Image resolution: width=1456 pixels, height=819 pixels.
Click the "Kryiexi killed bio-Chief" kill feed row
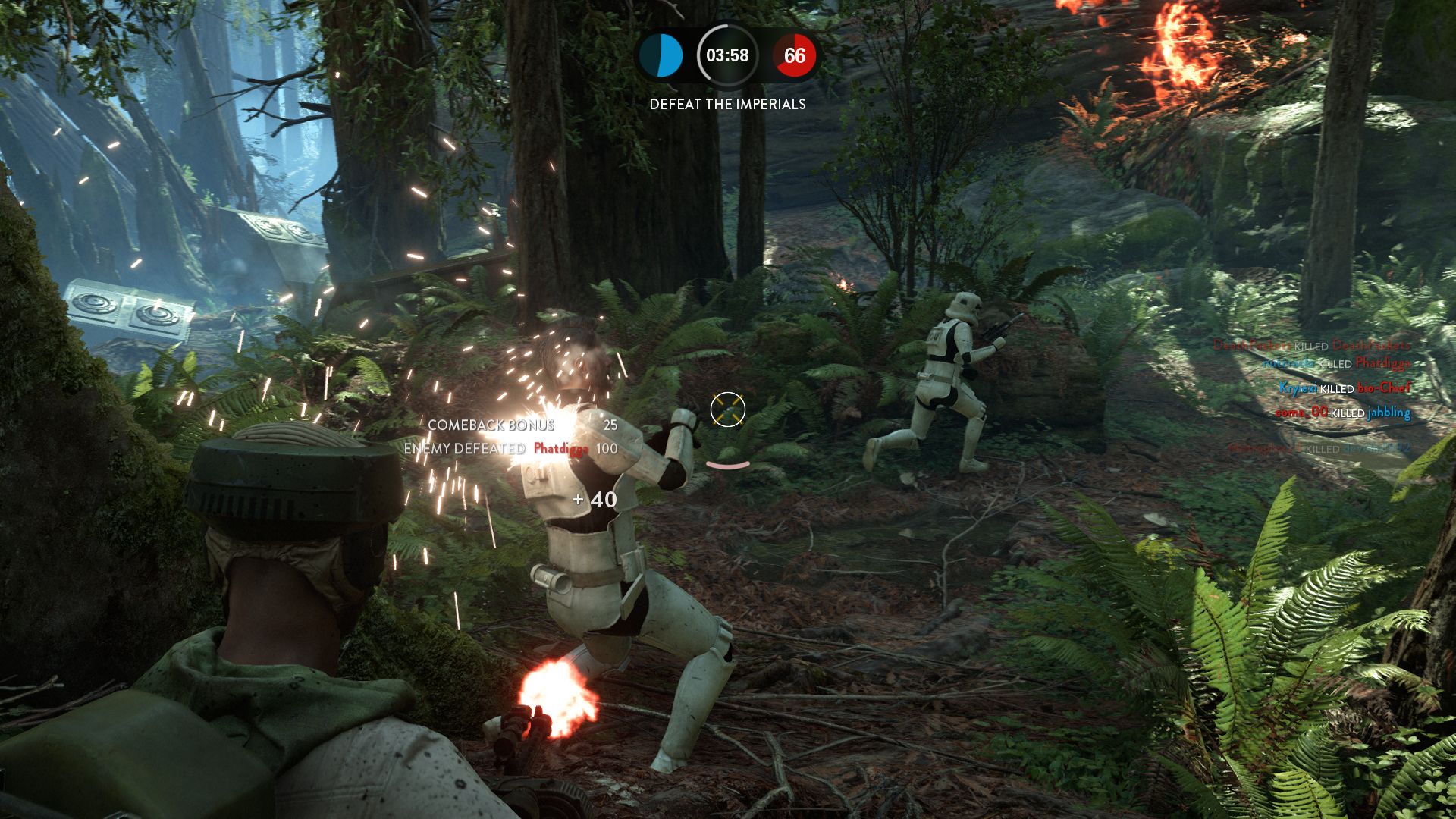coord(1345,388)
